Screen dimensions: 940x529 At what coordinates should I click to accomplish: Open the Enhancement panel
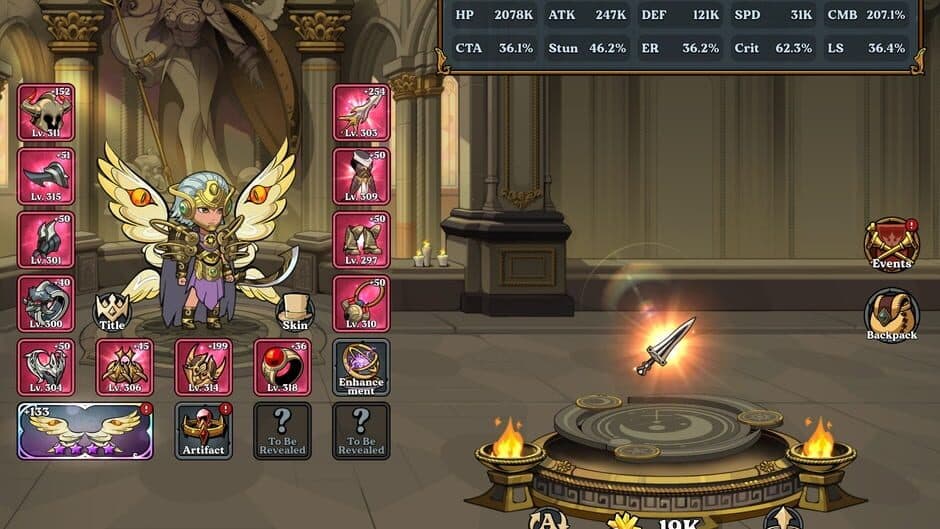pyautogui.click(x=361, y=367)
